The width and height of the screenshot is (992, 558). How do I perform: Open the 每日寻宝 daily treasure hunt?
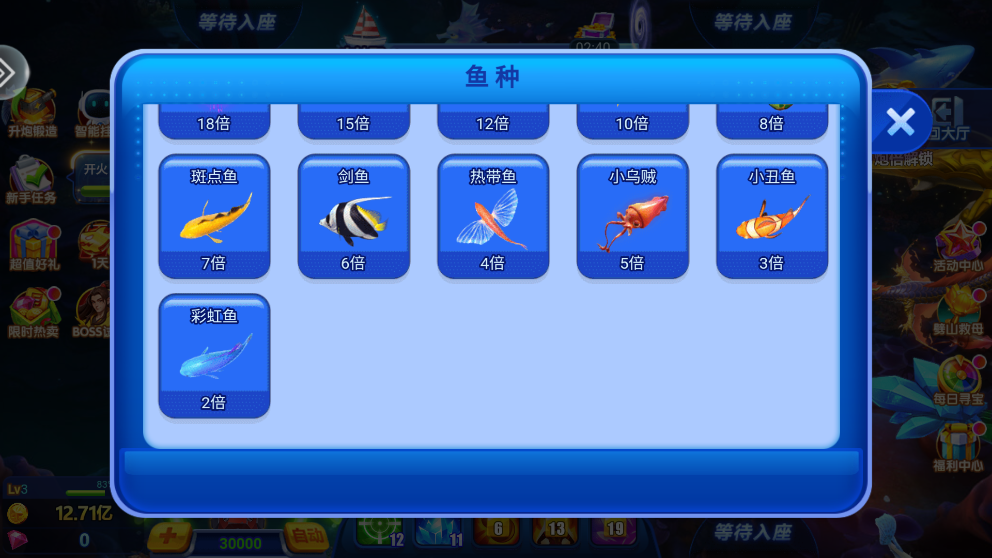pos(959,379)
